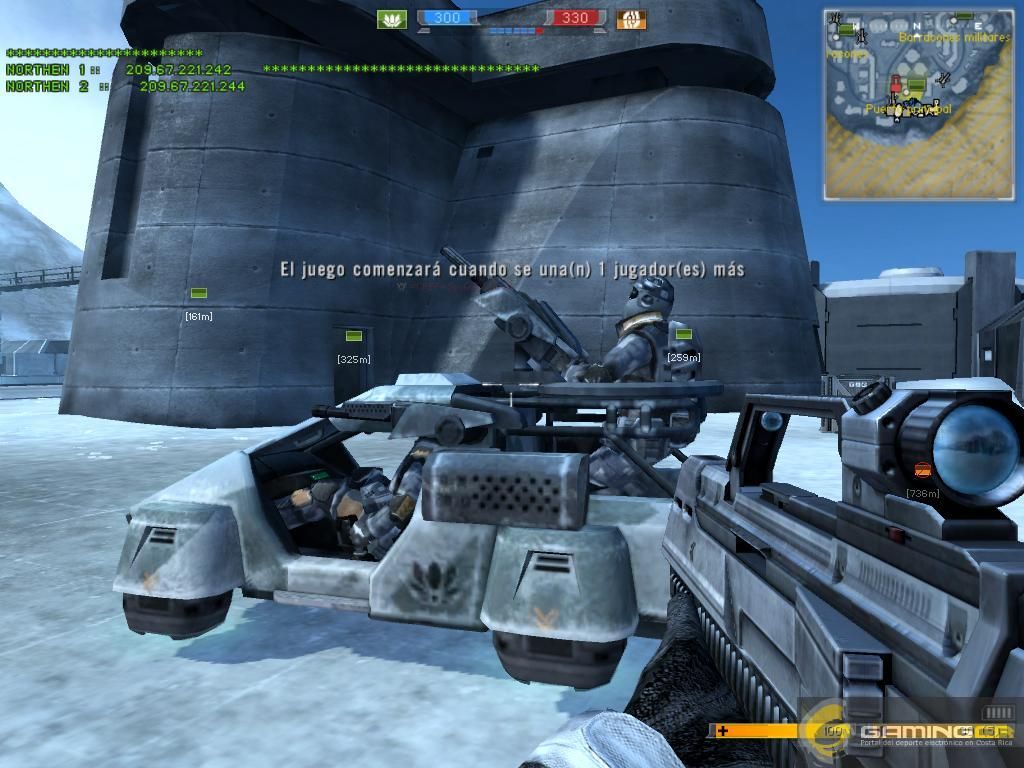The height and width of the screenshot is (768, 1024).
Task: Select the orange 736m objective marker
Action: coord(923,470)
